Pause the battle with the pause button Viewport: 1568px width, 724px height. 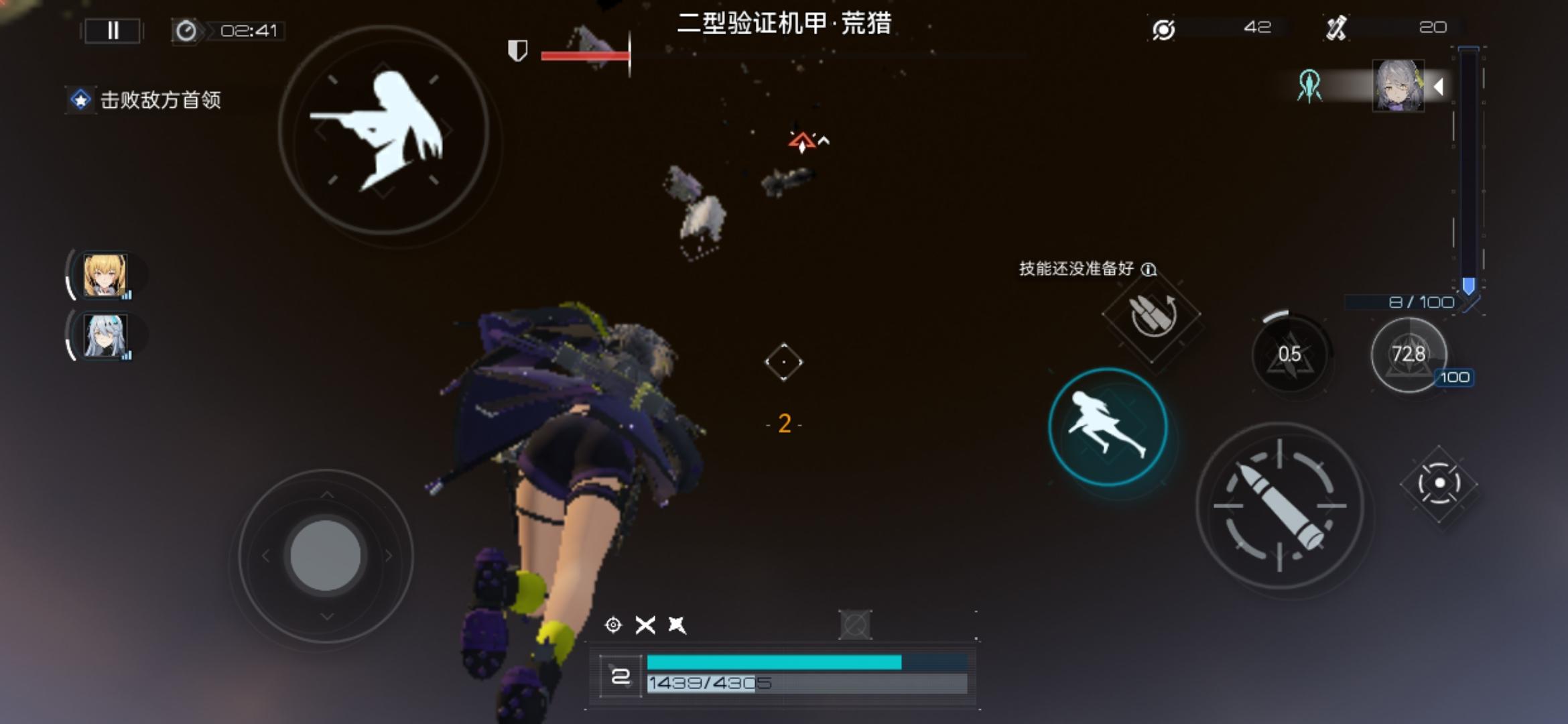[112, 29]
